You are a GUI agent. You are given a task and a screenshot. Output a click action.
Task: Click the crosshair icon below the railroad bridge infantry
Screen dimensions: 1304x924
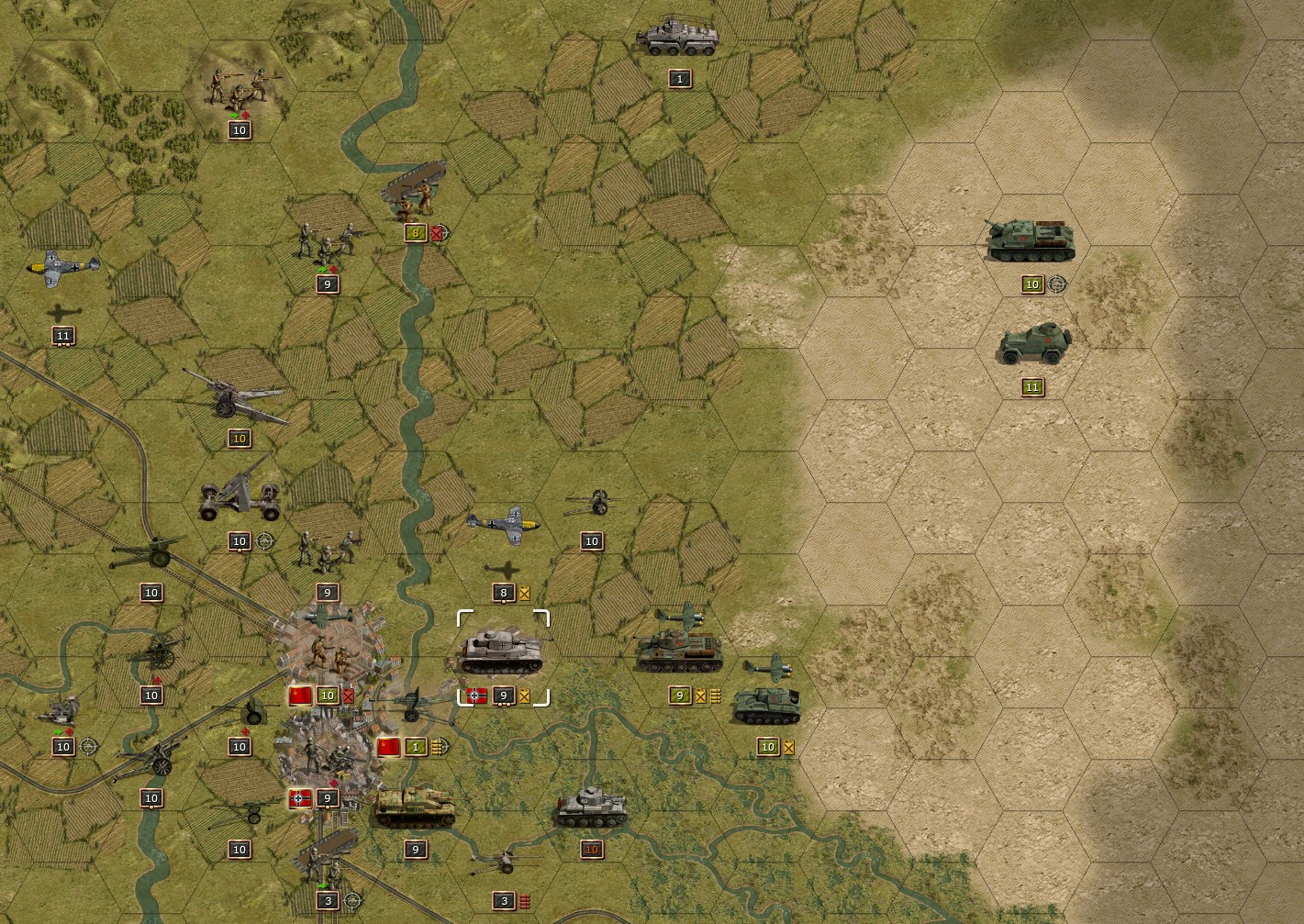click(352, 901)
